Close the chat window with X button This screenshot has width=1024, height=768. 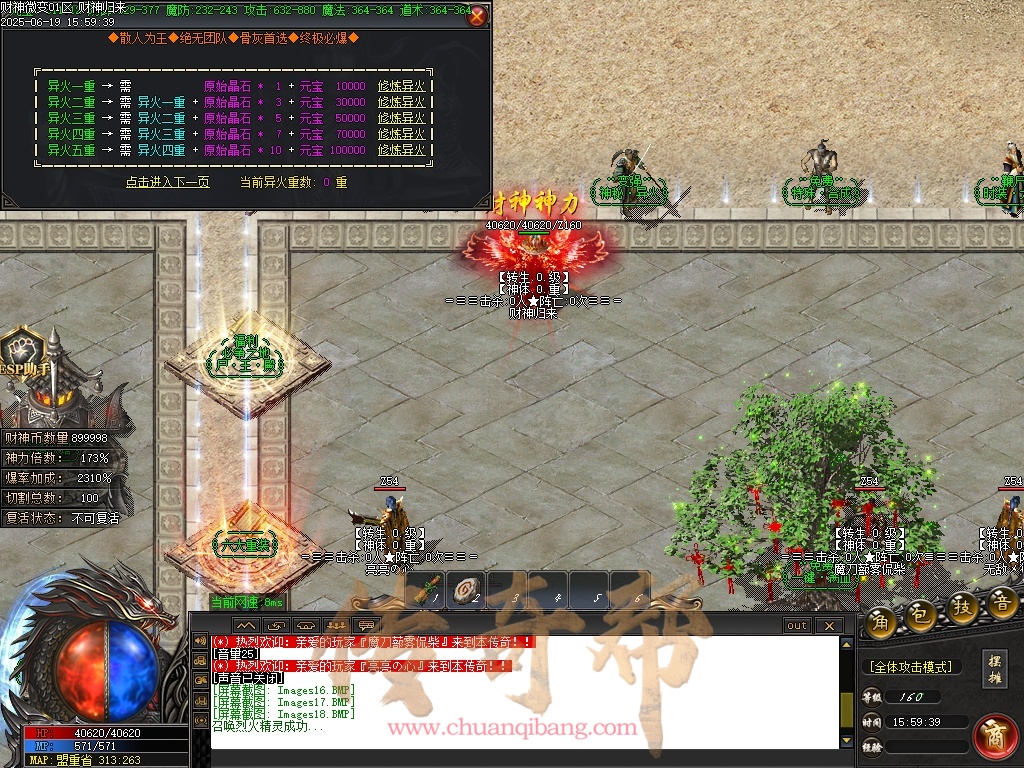pyautogui.click(x=828, y=626)
